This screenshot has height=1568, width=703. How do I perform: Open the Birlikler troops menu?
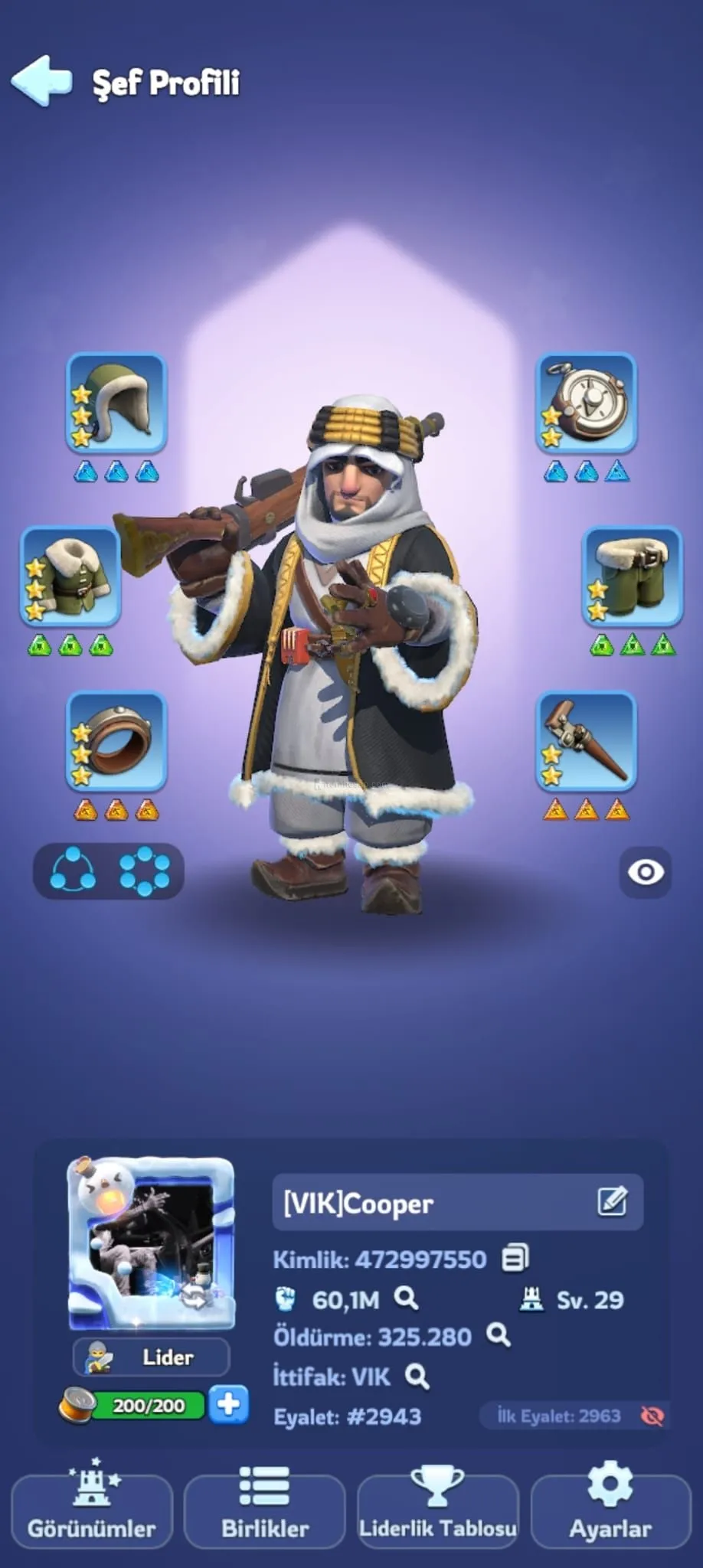265,1510
